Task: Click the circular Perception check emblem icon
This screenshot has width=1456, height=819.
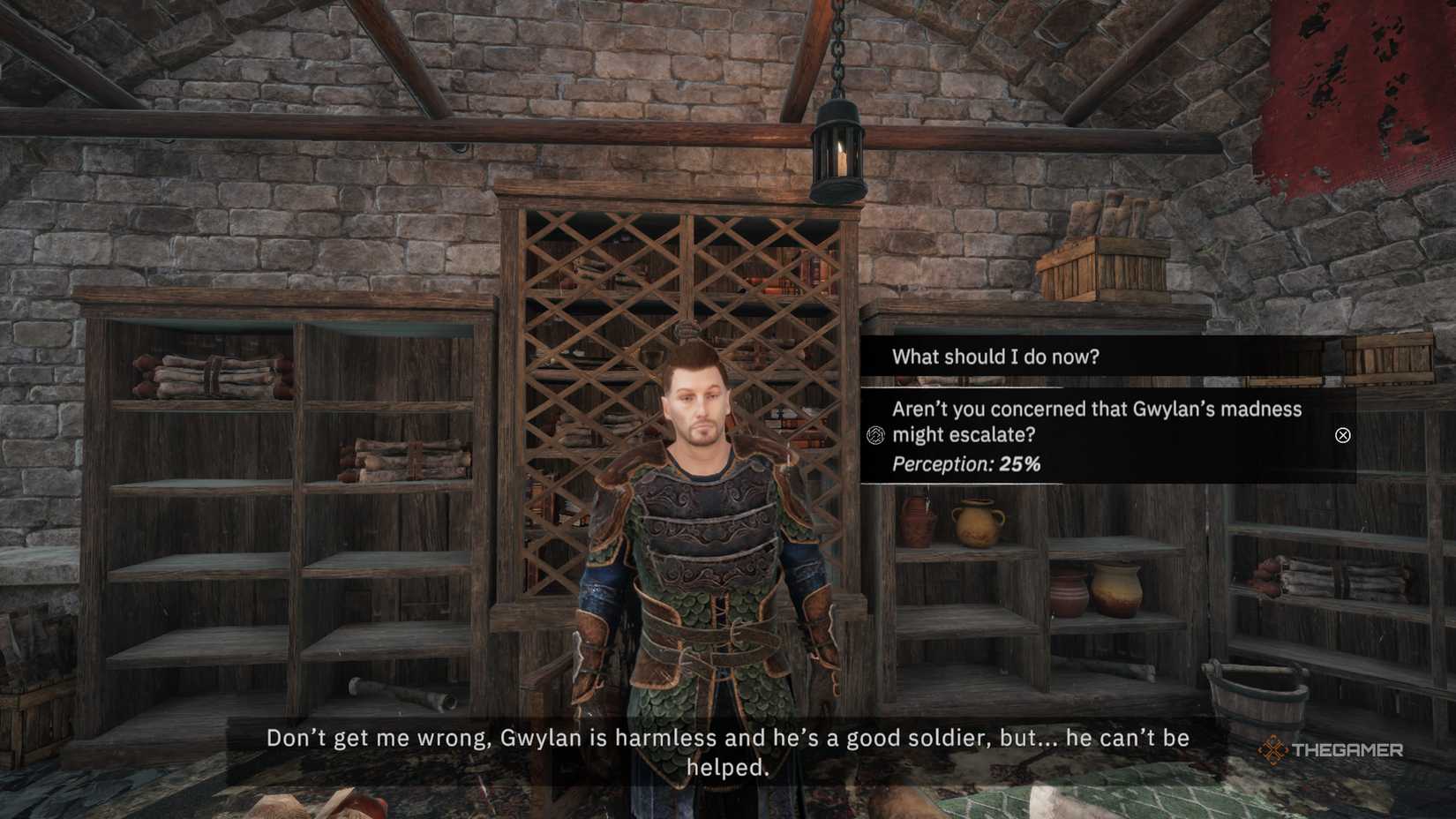Action: [x=876, y=434]
